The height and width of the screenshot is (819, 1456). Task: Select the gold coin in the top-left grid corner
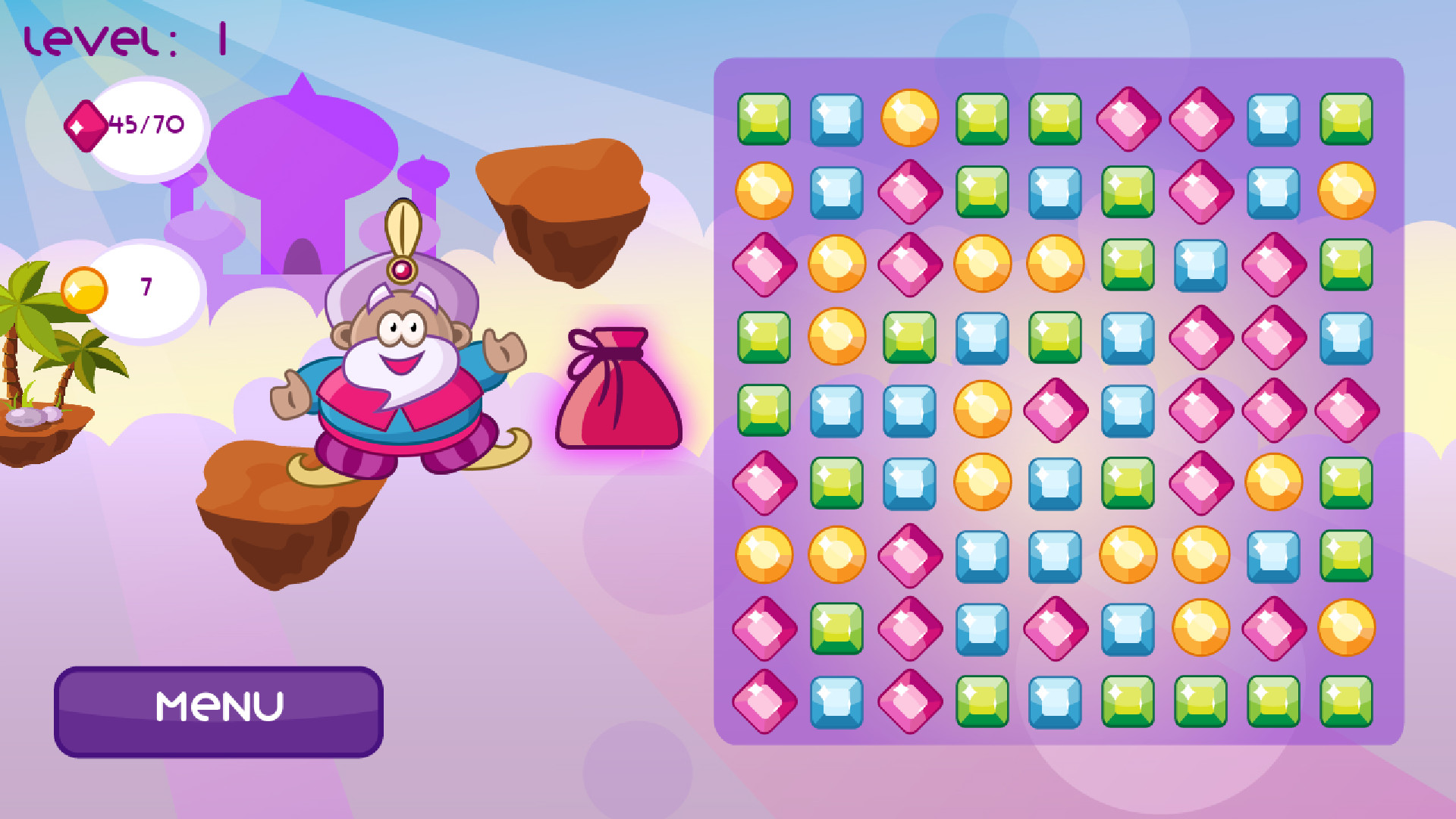[x=762, y=190]
